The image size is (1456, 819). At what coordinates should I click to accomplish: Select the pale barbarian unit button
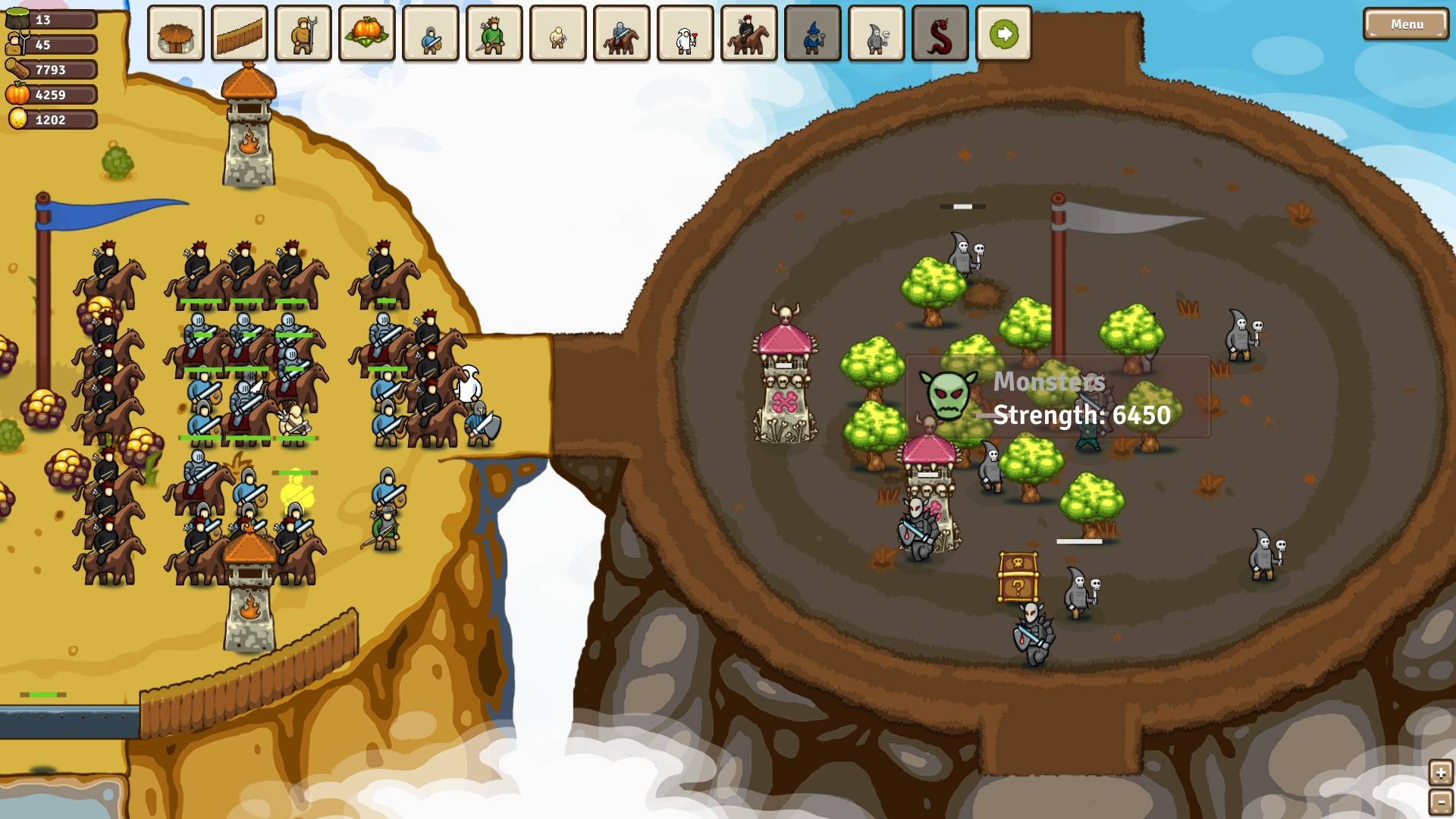coord(558,34)
